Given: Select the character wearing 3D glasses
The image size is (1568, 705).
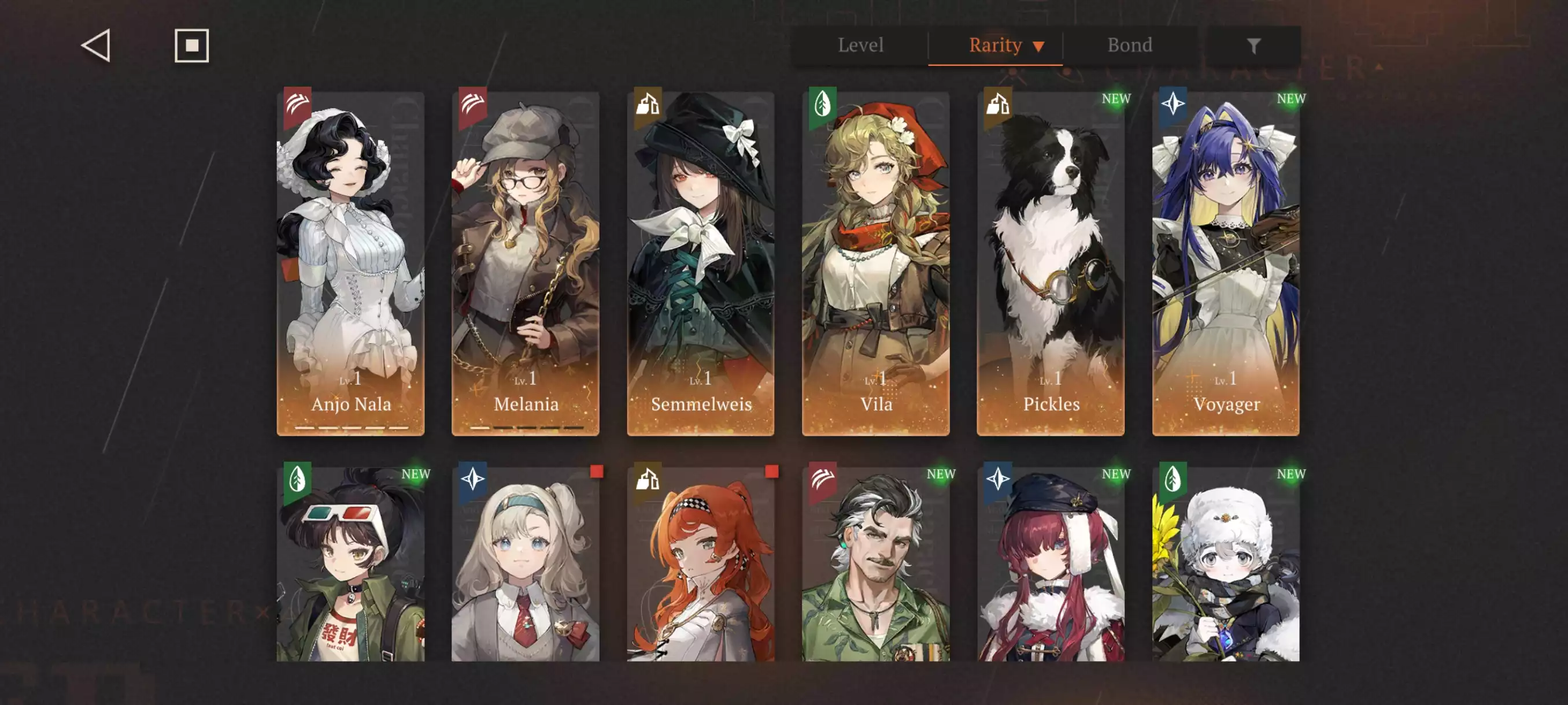Looking at the screenshot, I should pos(350,563).
